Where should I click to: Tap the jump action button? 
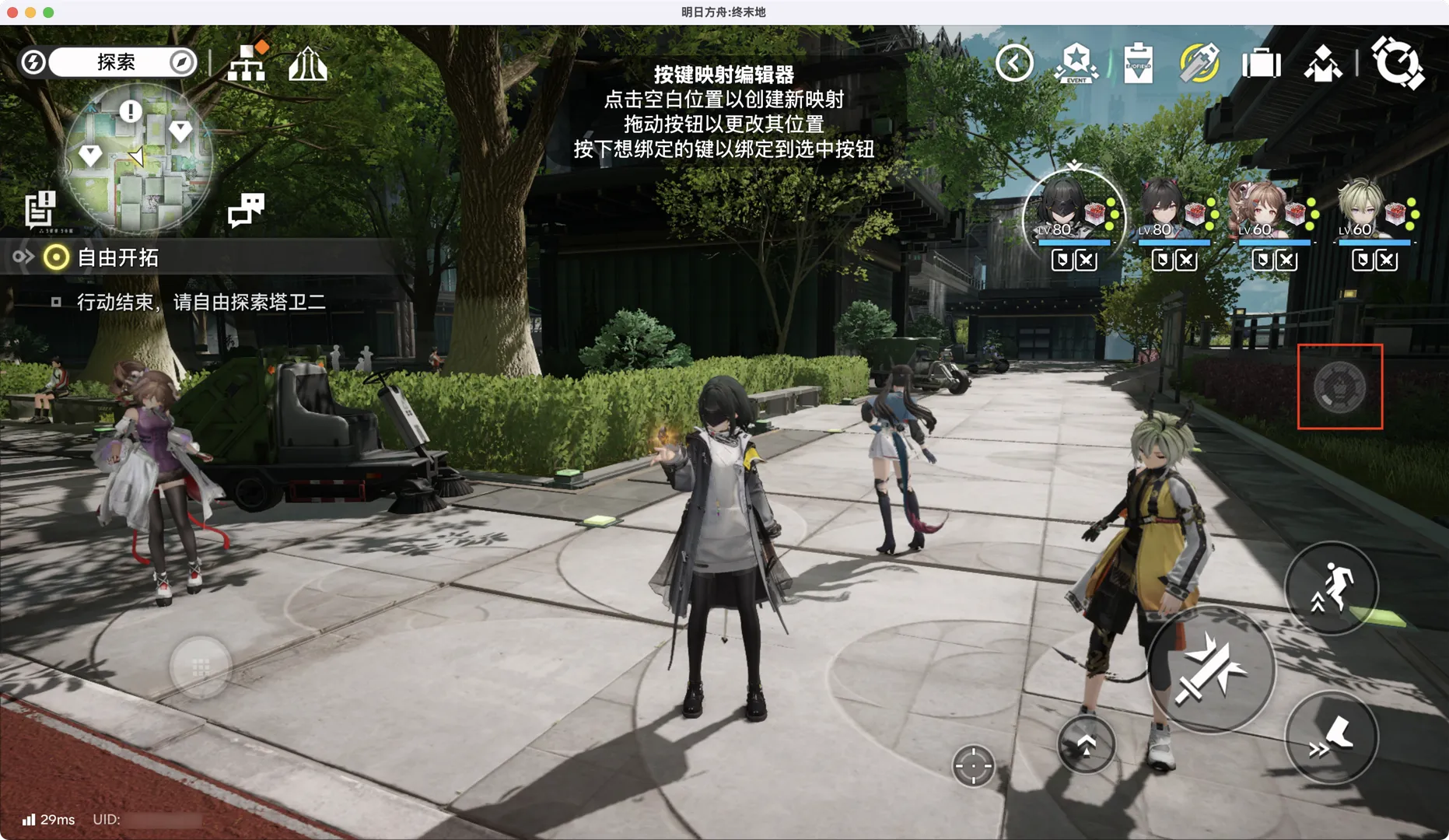coord(1331,588)
